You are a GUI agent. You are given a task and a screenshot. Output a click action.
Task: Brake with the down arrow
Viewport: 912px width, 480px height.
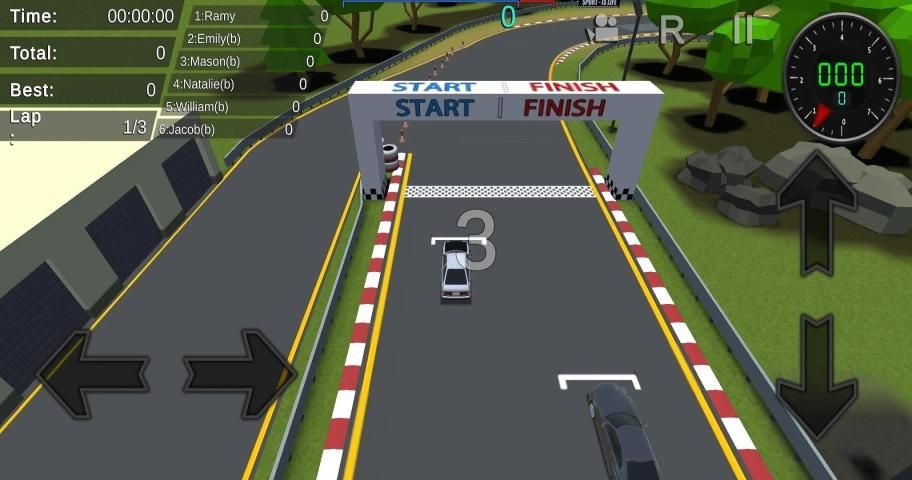[817, 375]
